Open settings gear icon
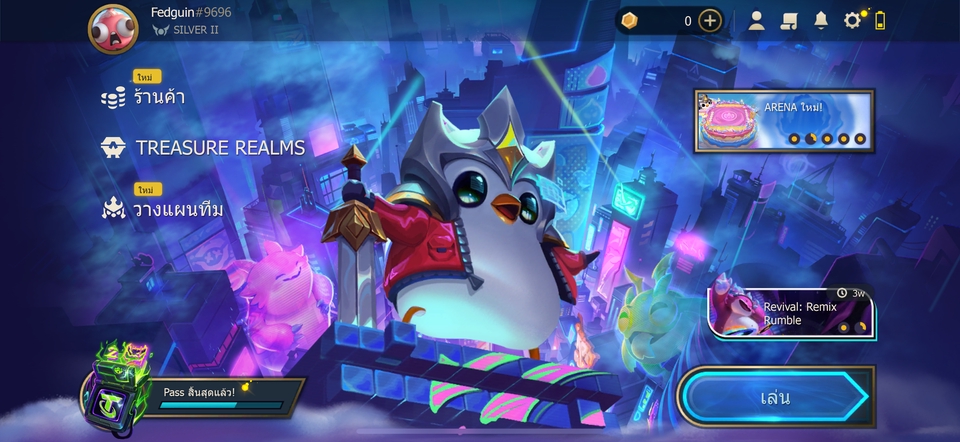Screen dimensions: 960x442 point(852,21)
